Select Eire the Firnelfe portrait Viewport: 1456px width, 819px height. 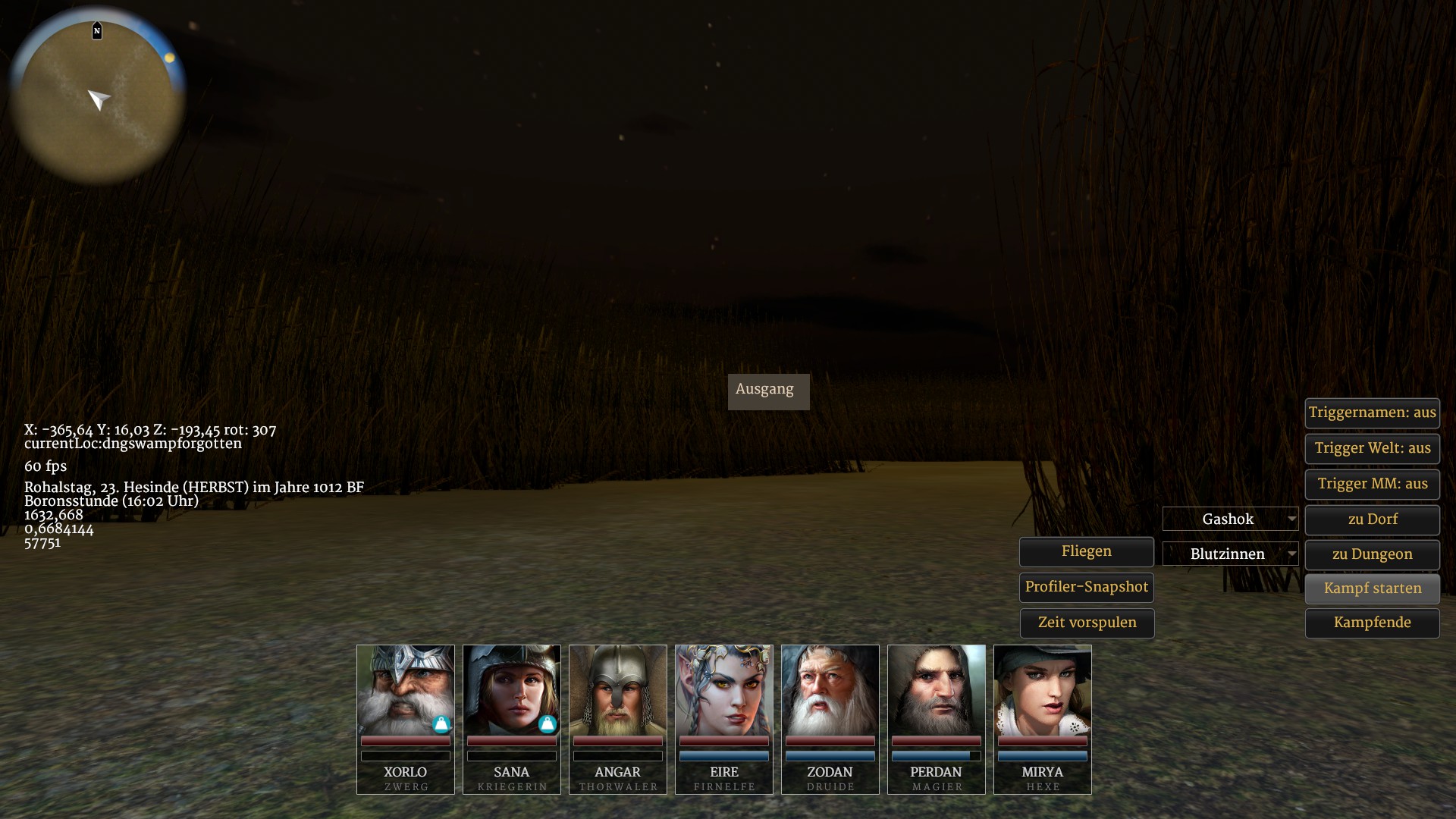tap(724, 691)
